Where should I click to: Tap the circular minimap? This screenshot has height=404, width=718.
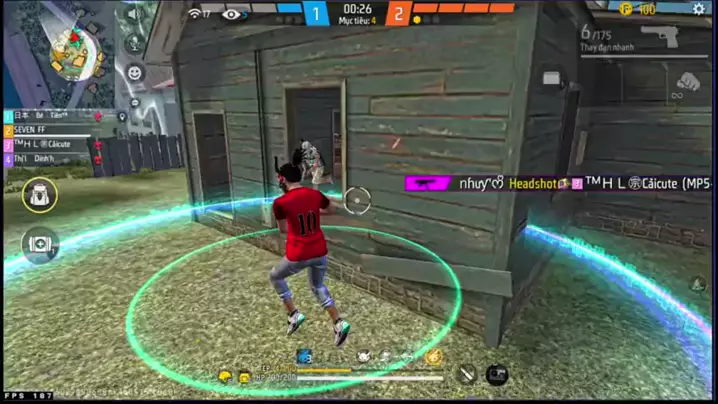(73, 50)
